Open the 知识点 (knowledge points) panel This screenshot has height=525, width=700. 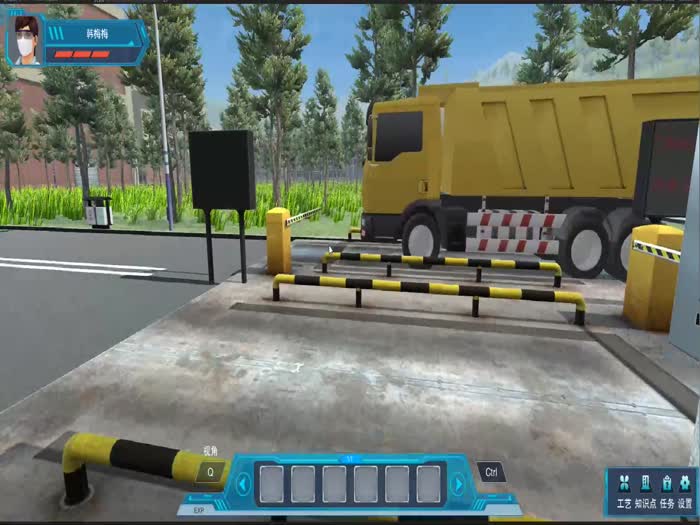click(x=645, y=489)
